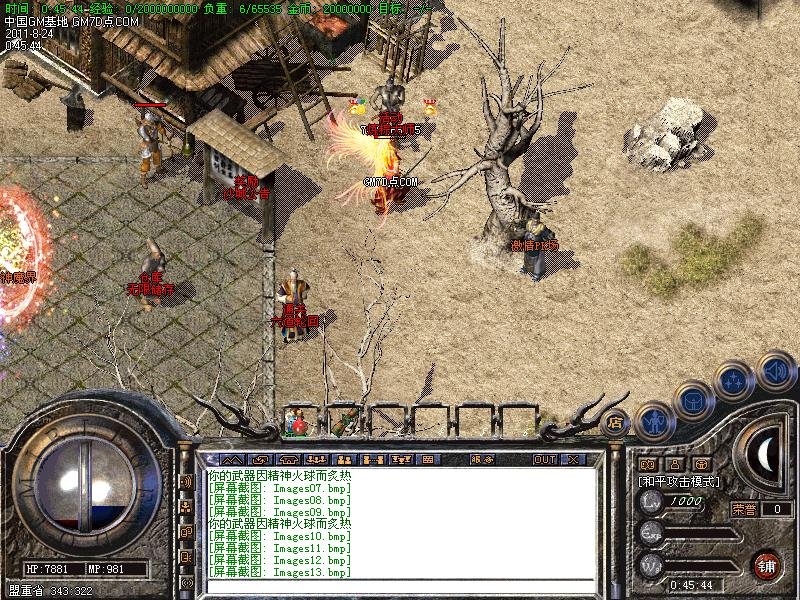Toggle sound with the speaker button
The width and height of the screenshot is (800, 600).
point(775,371)
